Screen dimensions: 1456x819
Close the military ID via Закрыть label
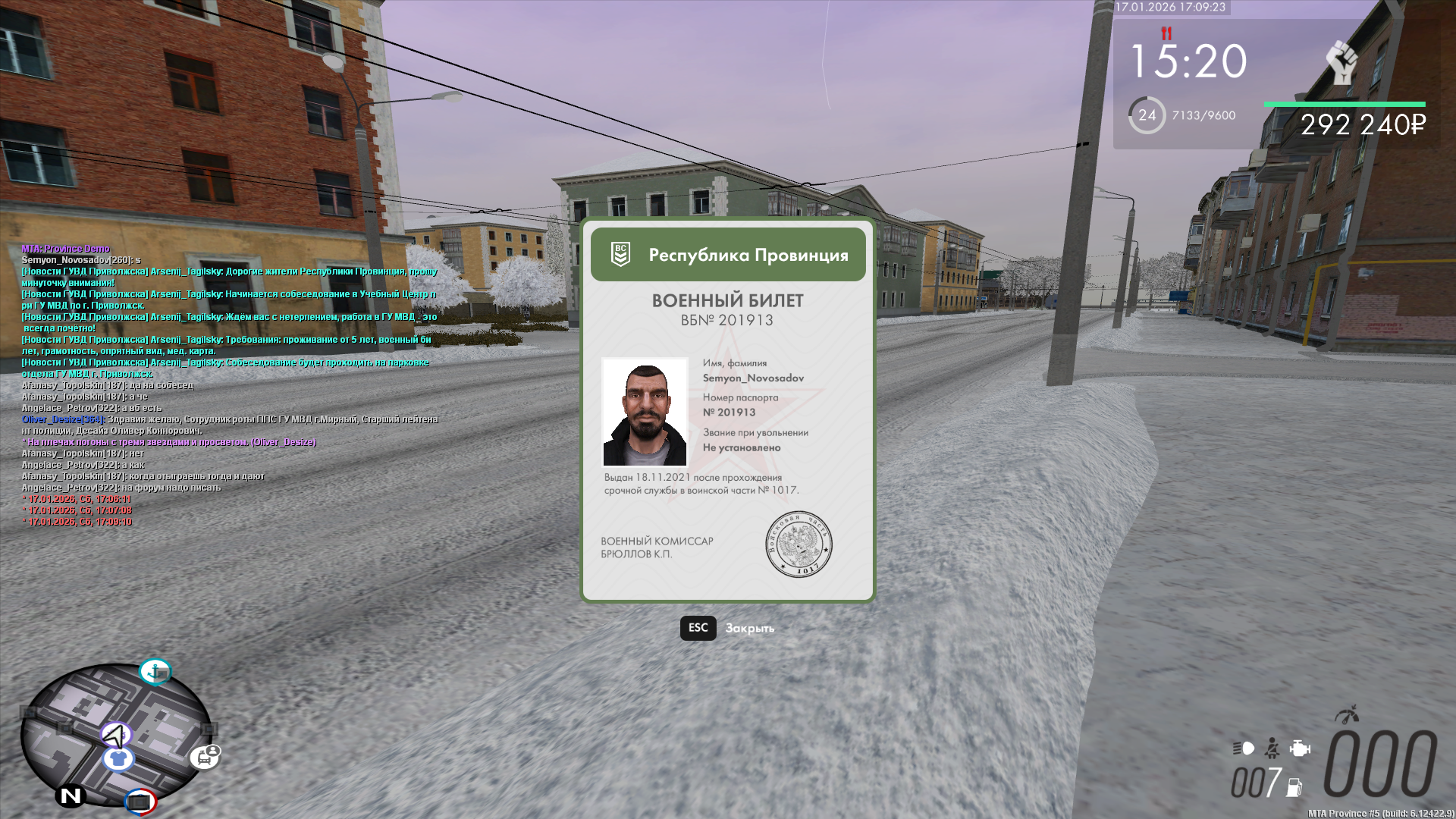point(749,629)
